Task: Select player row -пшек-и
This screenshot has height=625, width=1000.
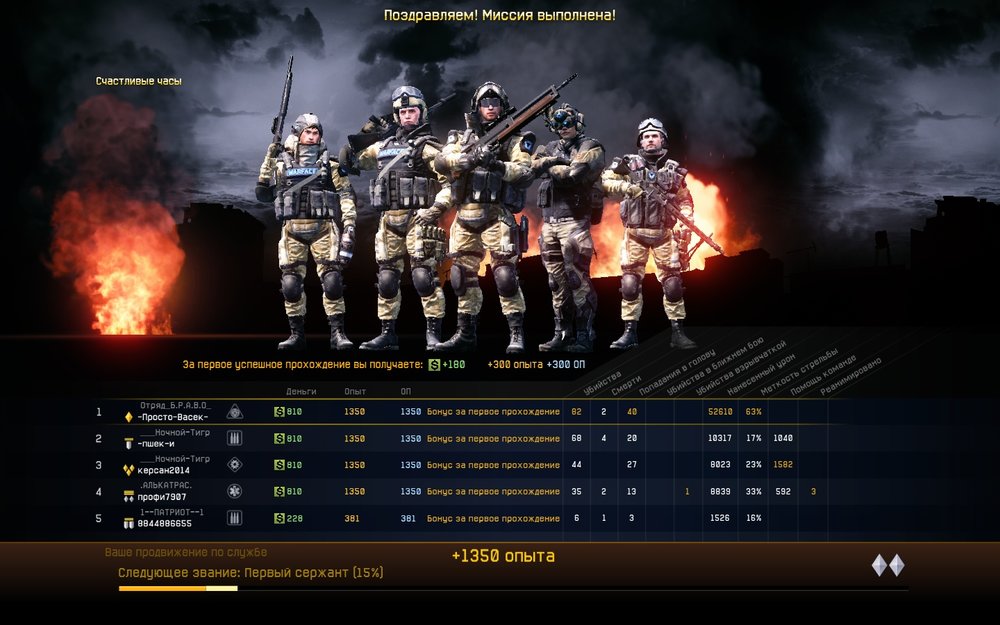Action: coord(160,443)
